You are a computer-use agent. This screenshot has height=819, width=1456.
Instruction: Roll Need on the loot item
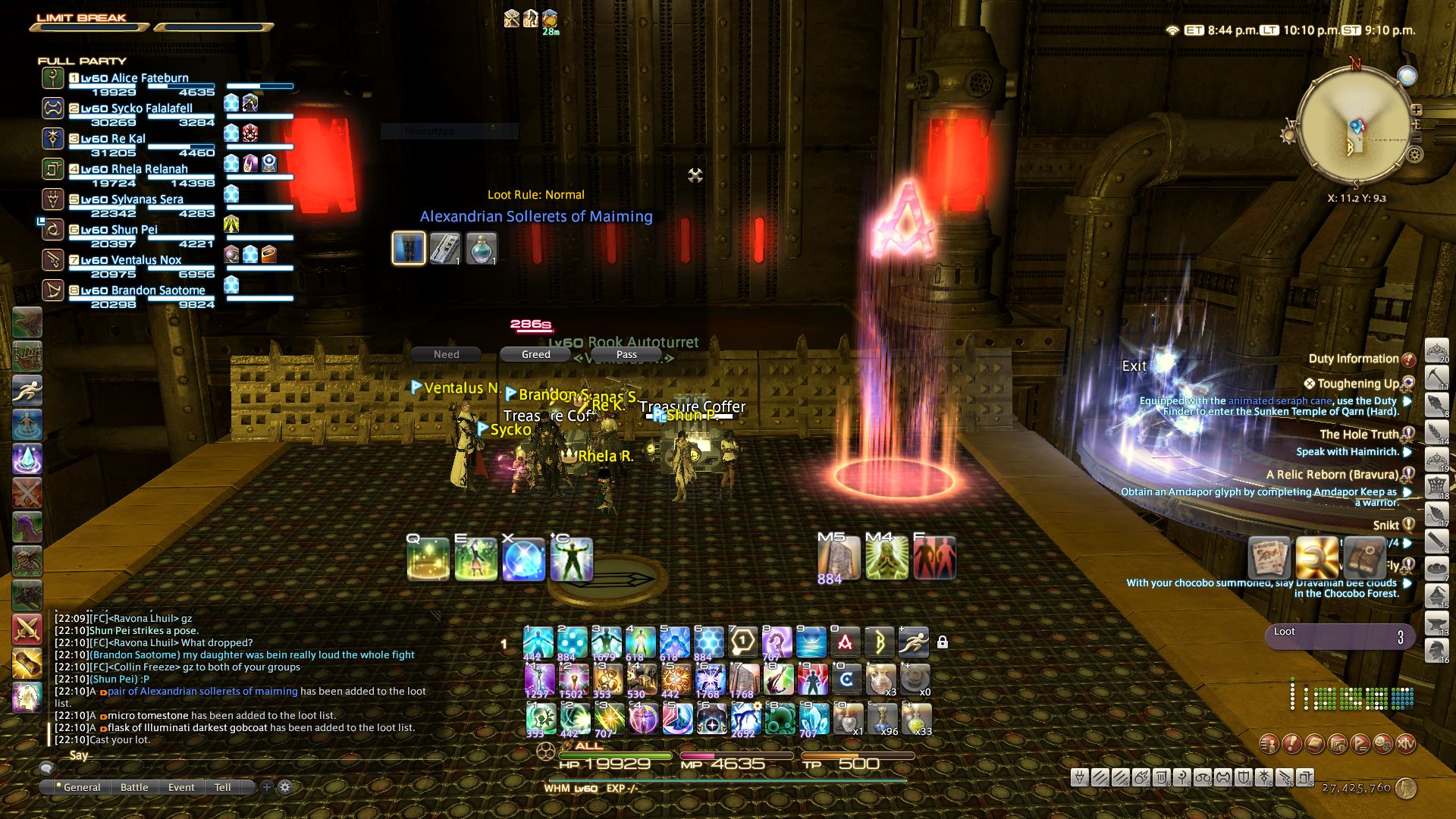coord(446,354)
